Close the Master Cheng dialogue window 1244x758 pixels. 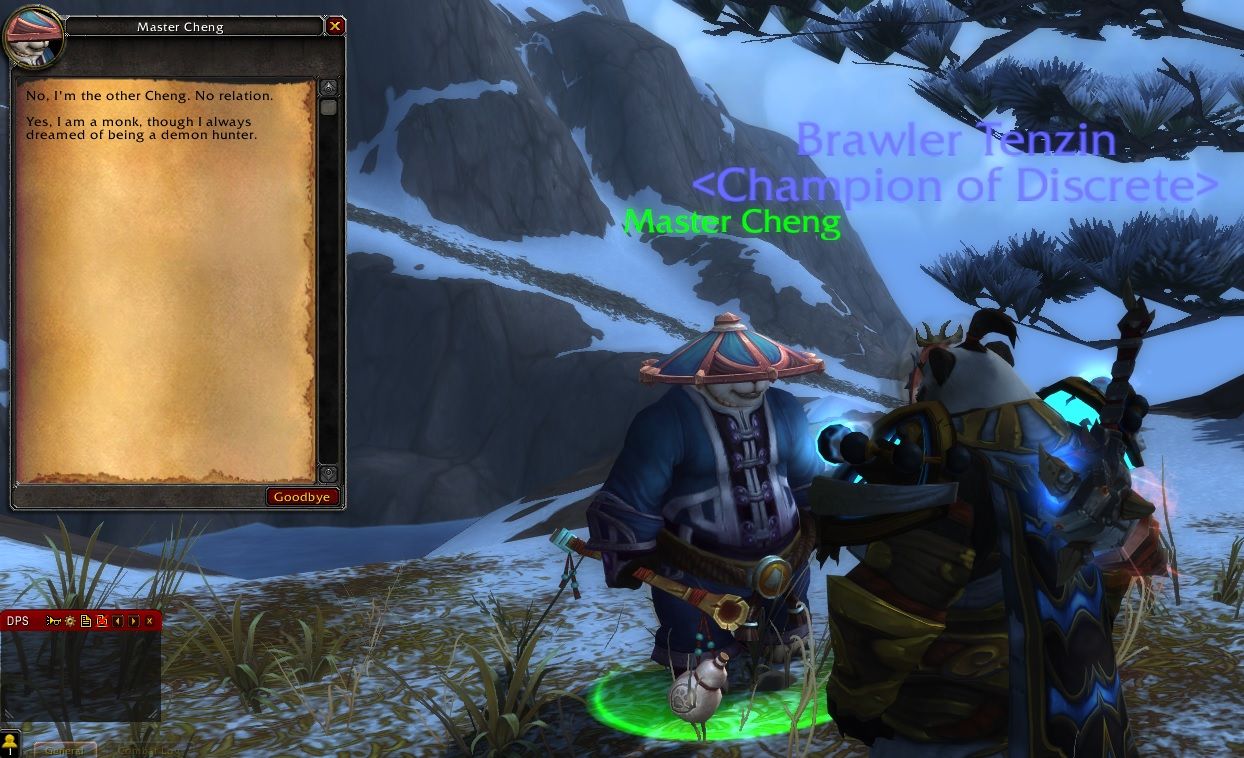pos(335,26)
